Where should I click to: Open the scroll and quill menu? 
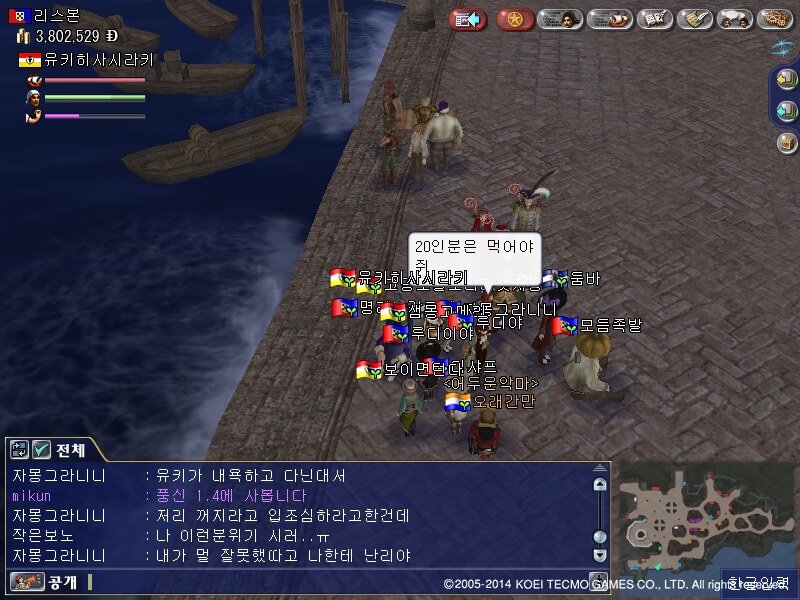[695, 19]
